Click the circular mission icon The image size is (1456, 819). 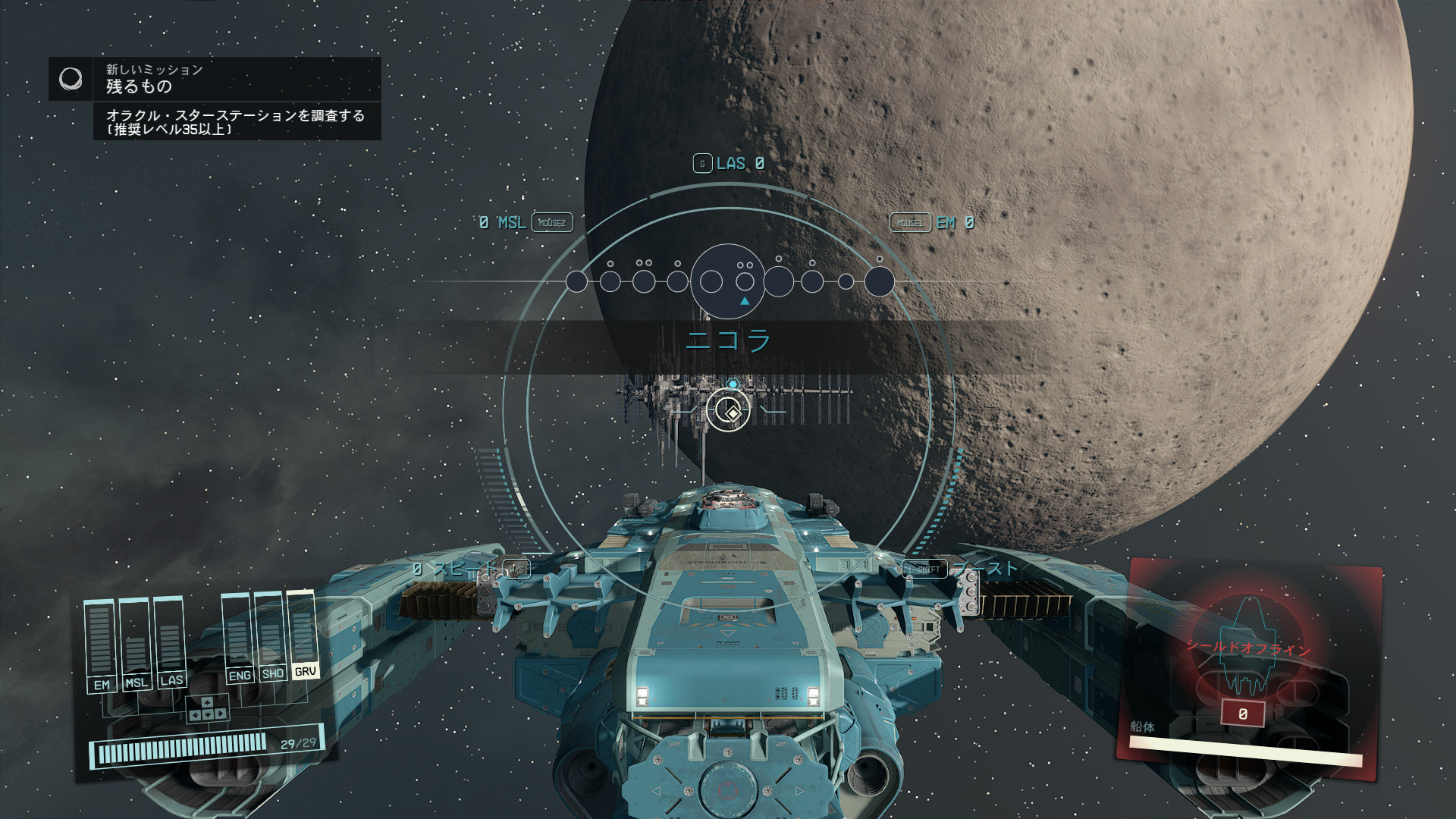click(71, 79)
